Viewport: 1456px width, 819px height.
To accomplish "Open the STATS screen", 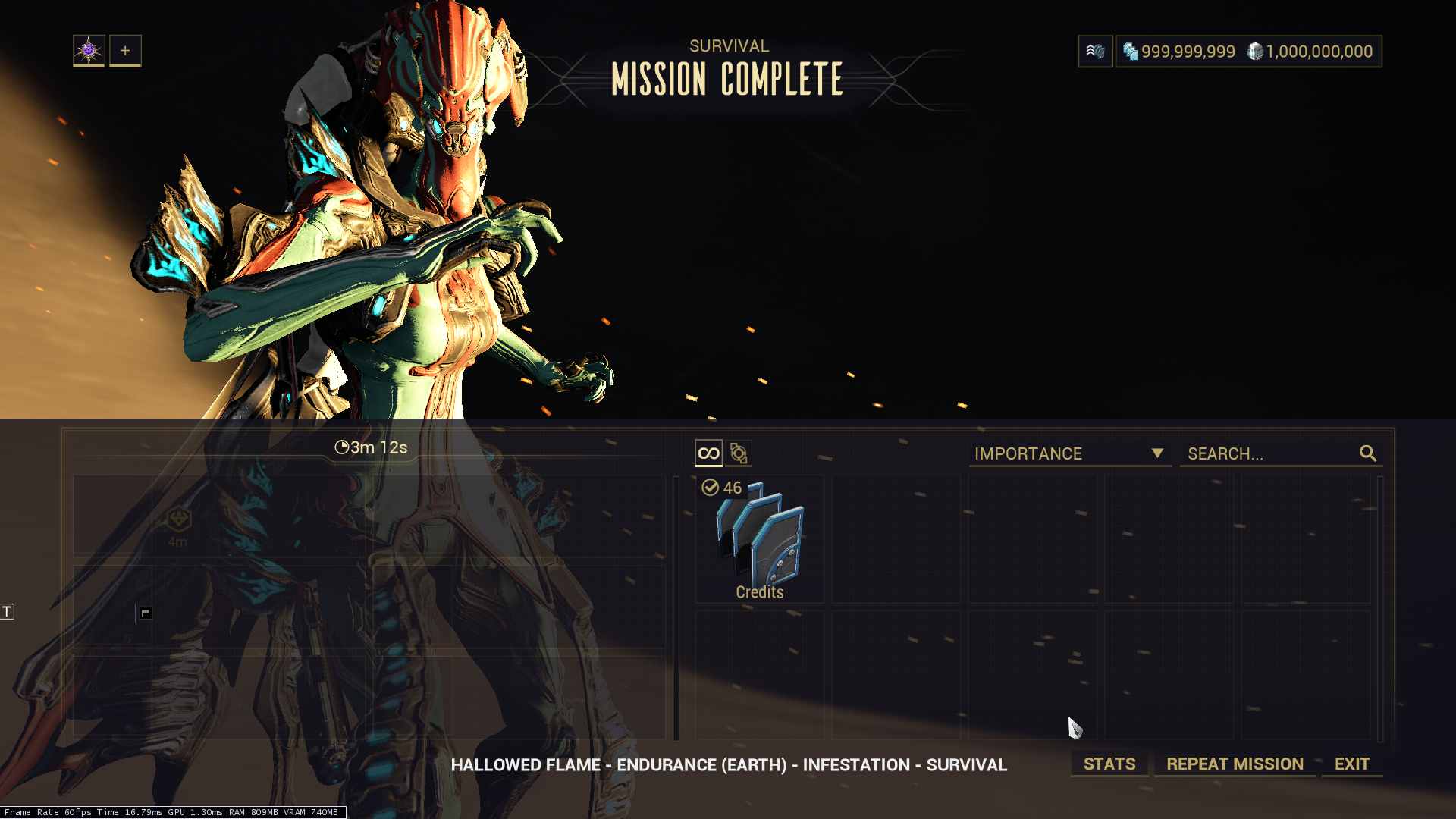I will (1109, 764).
